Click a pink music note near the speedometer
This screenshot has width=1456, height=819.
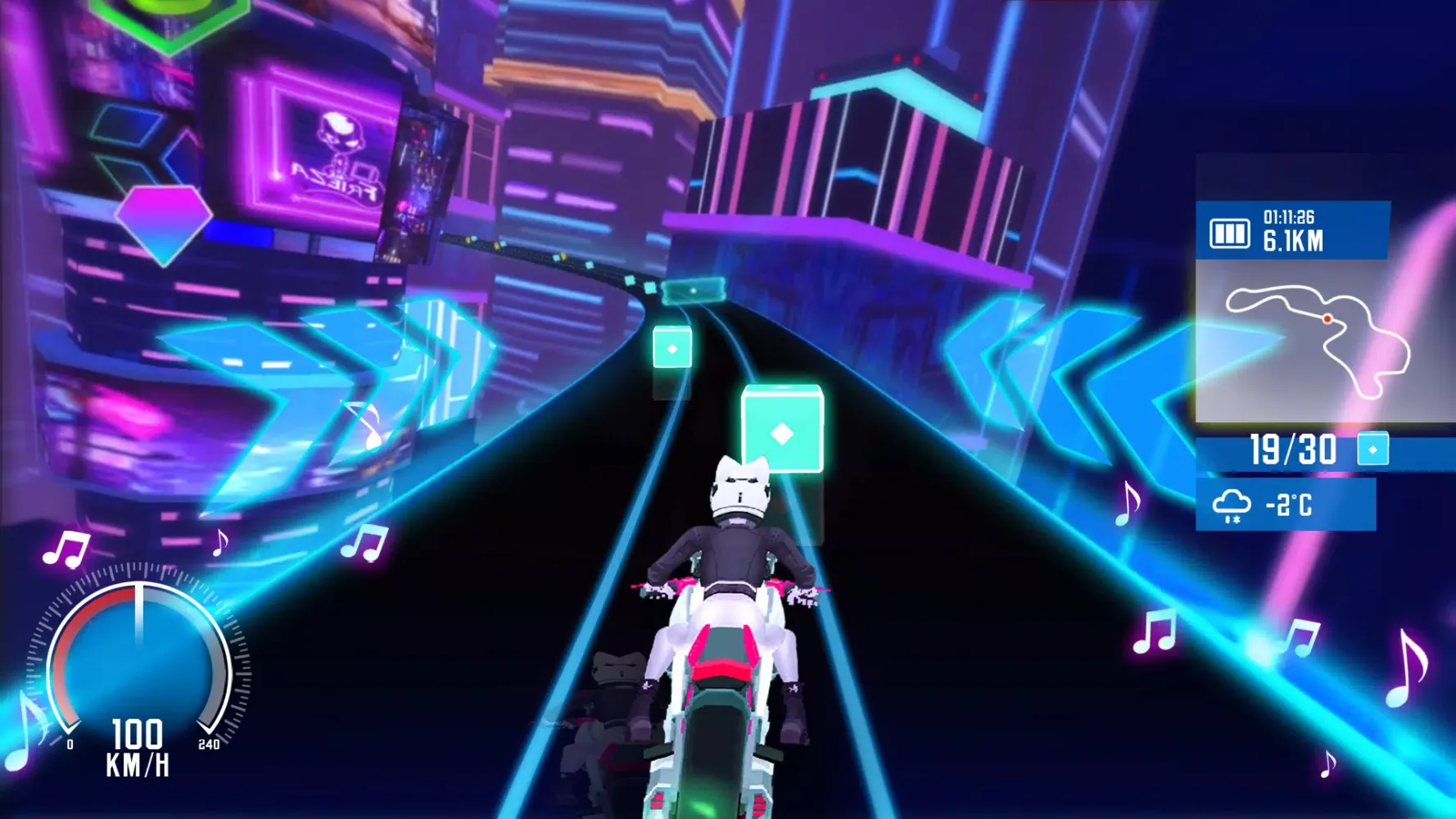66,547
